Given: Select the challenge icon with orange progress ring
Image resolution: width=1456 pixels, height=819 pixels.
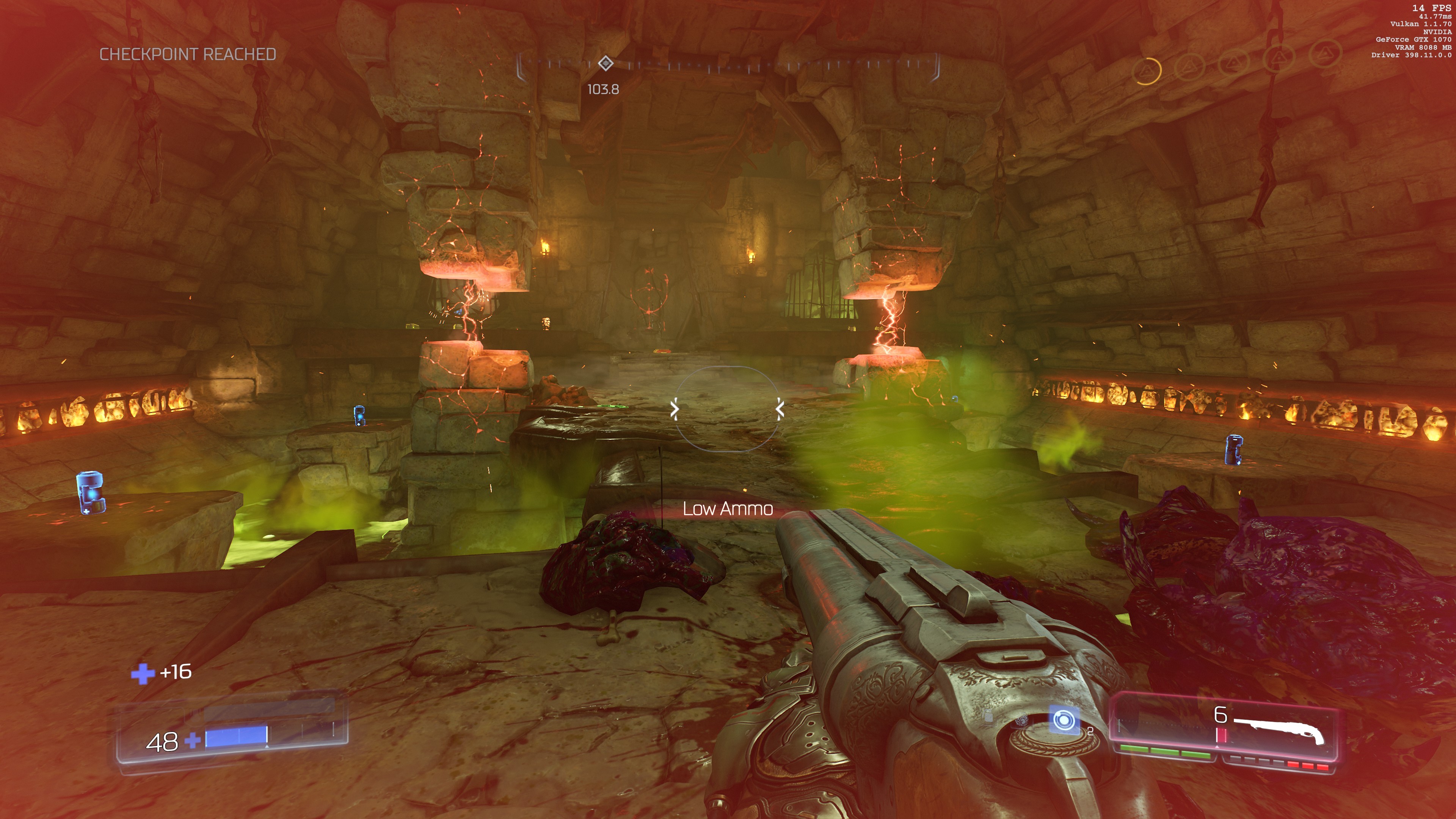Looking at the screenshot, I should click(1147, 71).
